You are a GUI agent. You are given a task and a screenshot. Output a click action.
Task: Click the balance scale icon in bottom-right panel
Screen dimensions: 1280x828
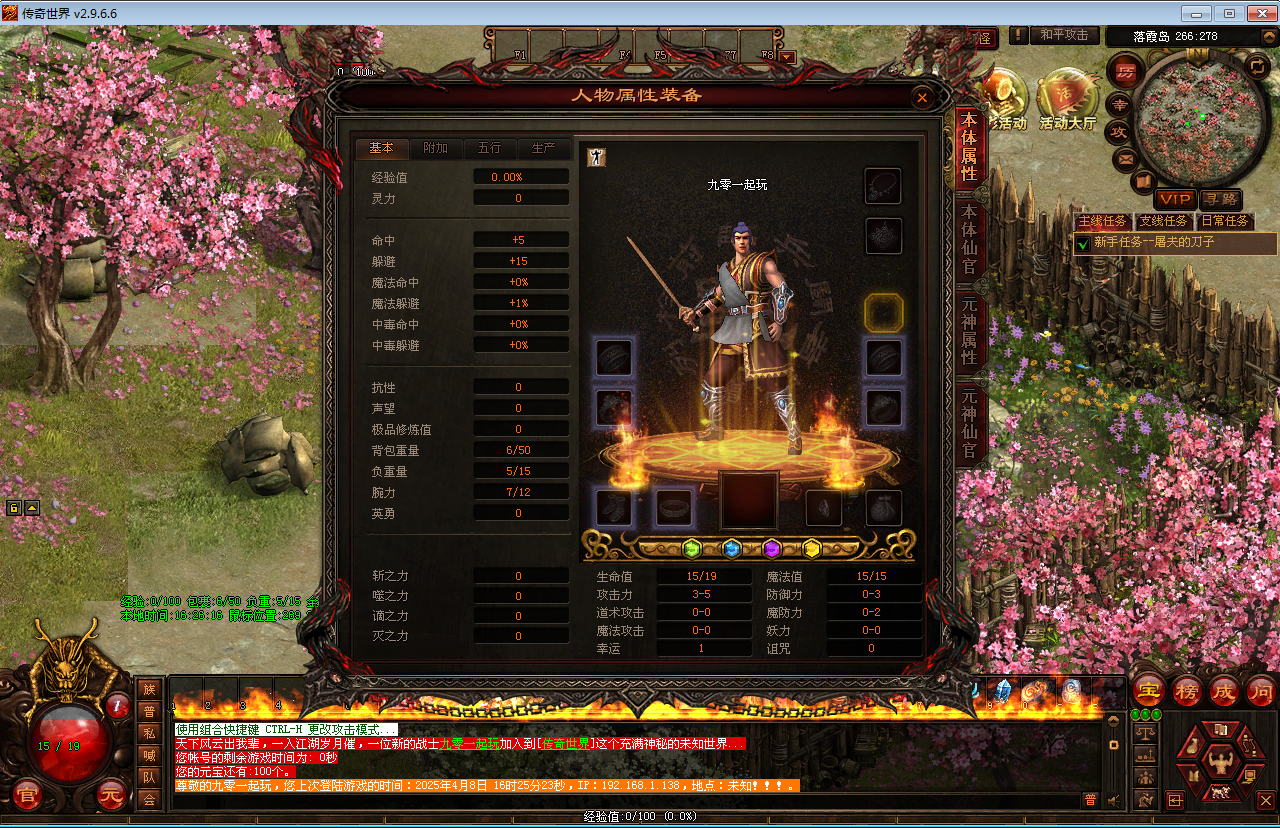coord(1146,732)
